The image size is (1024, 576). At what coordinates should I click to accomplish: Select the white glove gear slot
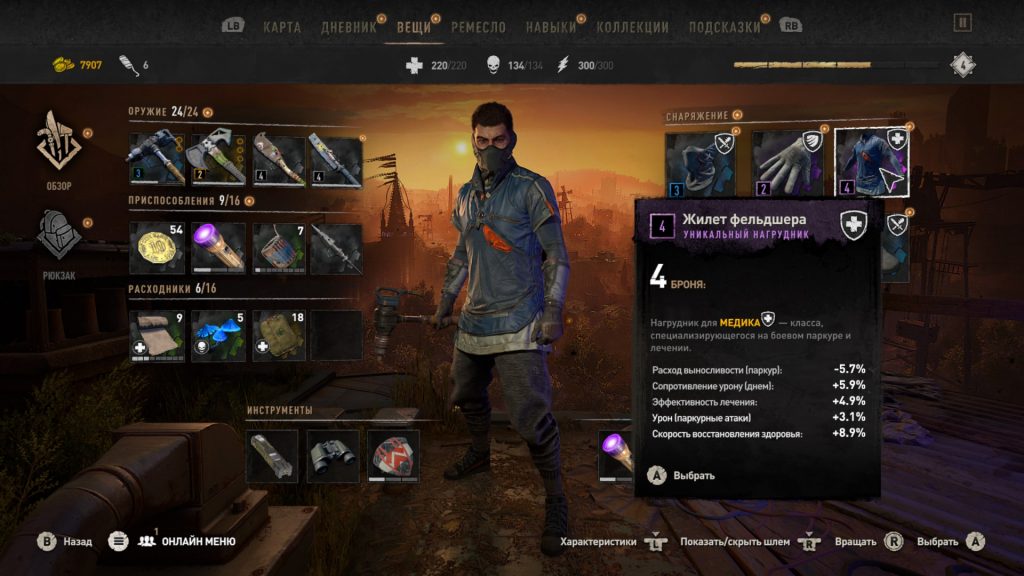click(x=788, y=162)
